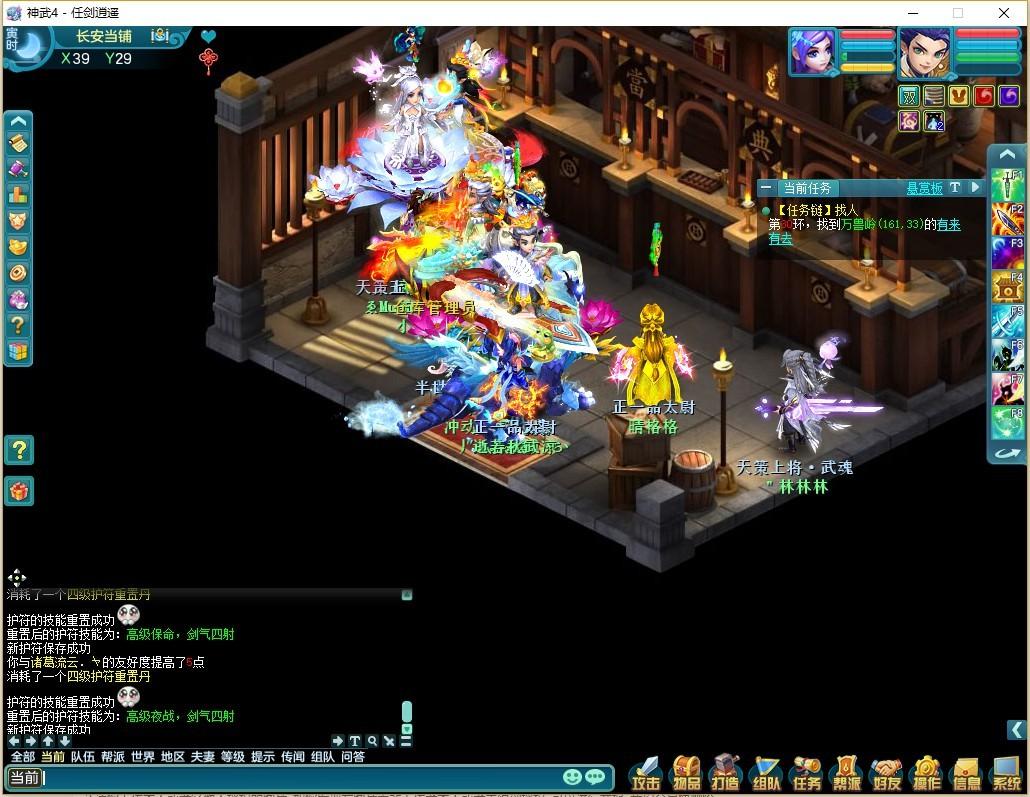This screenshot has width=1030, height=797.
Task: Open the 系统 system menu
Action: [1006, 774]
